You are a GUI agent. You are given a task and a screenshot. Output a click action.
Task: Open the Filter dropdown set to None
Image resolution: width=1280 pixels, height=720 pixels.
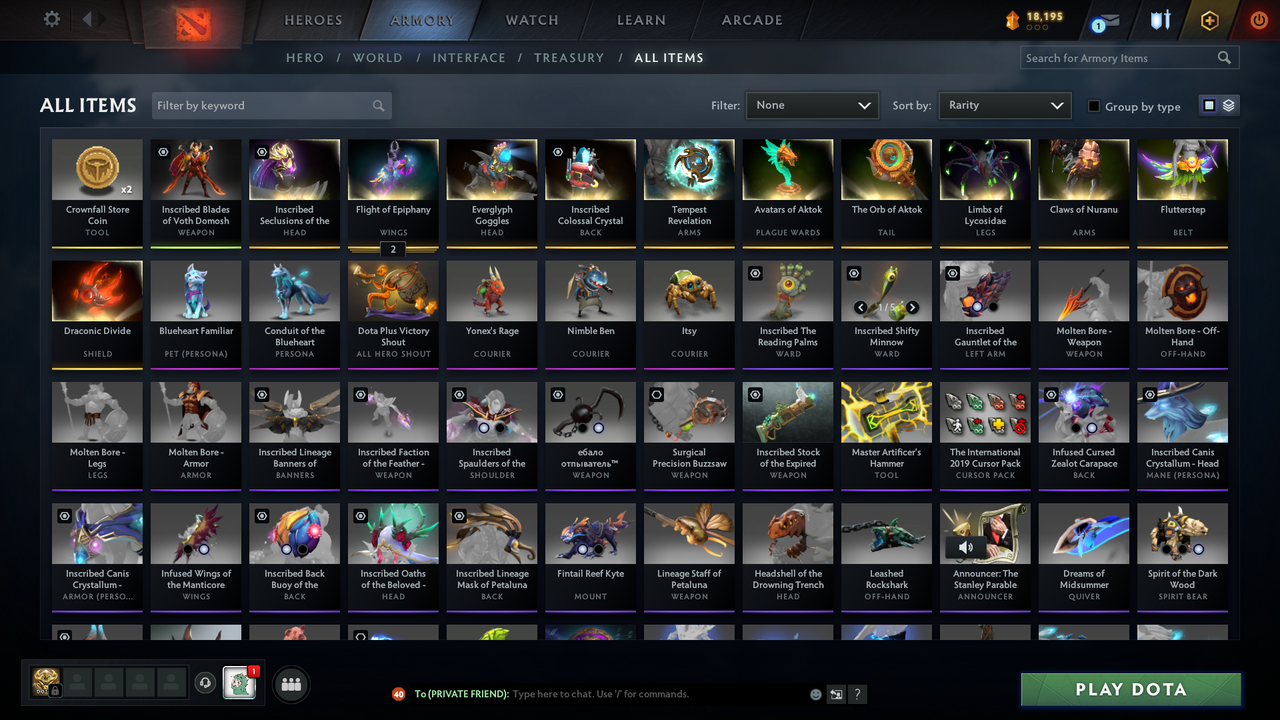(811, 104)
